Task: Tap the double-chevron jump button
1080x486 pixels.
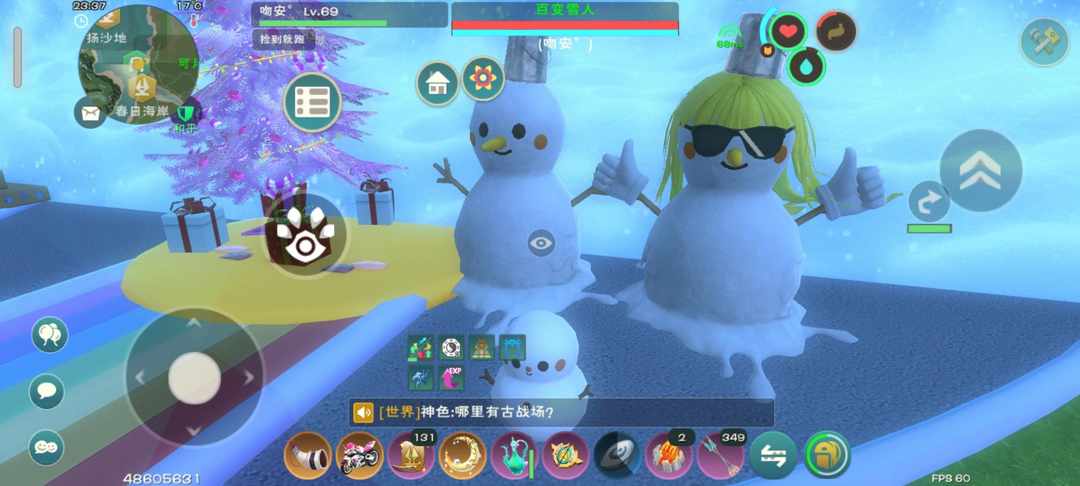Action: tap(981, 171)
